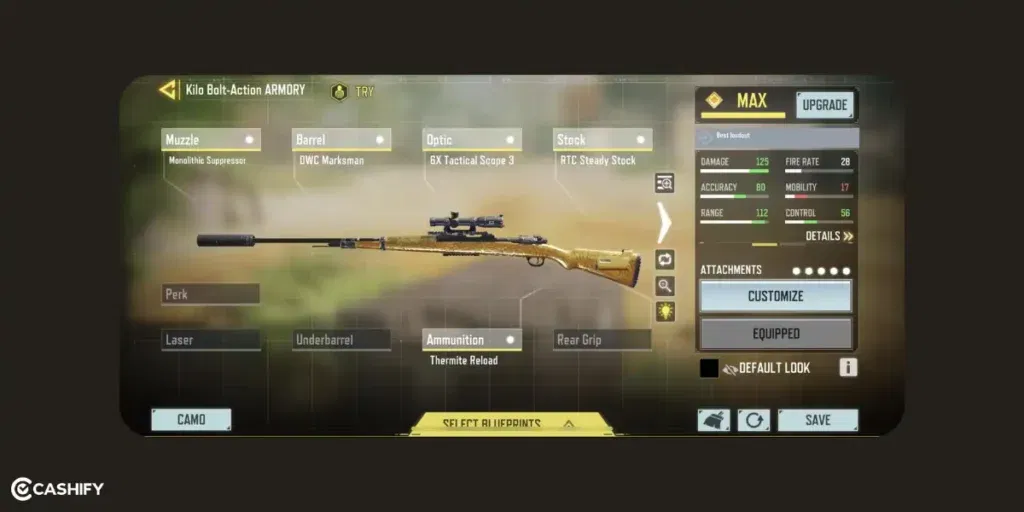The height and width of the screenshot is (512, 1024).
Task: Select the empty Perk slot
Action: coord(211,294)
